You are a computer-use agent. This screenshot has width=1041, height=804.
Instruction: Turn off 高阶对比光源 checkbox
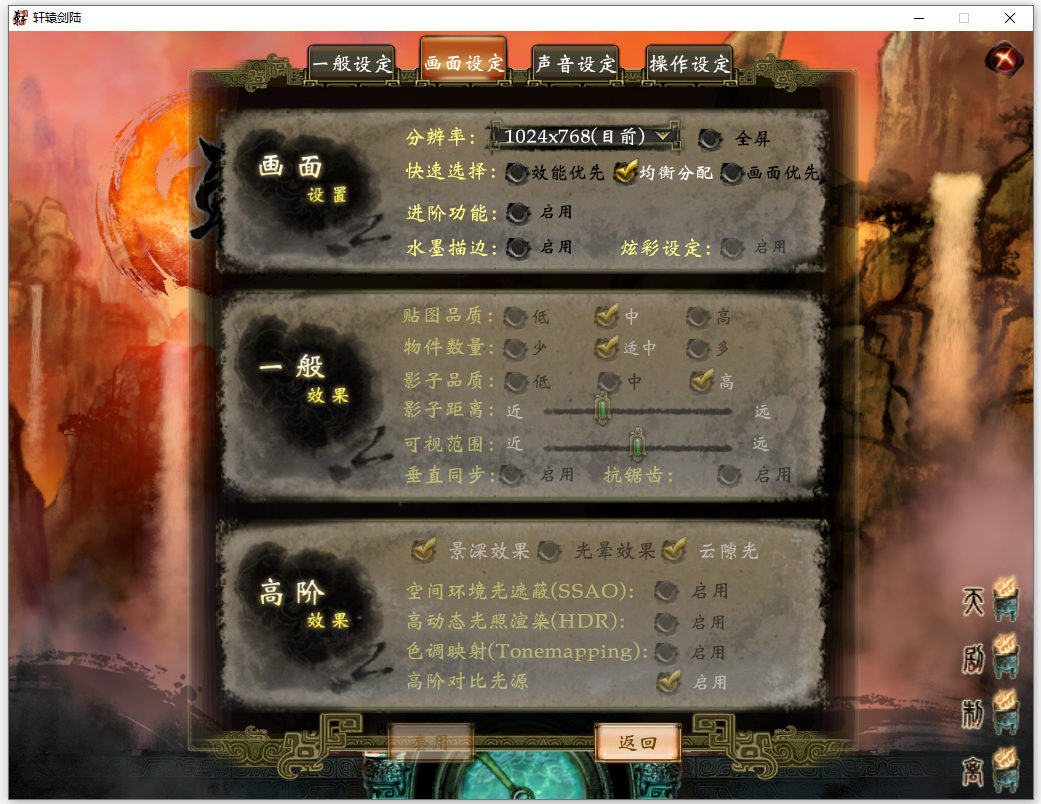[x=667, y=682]
